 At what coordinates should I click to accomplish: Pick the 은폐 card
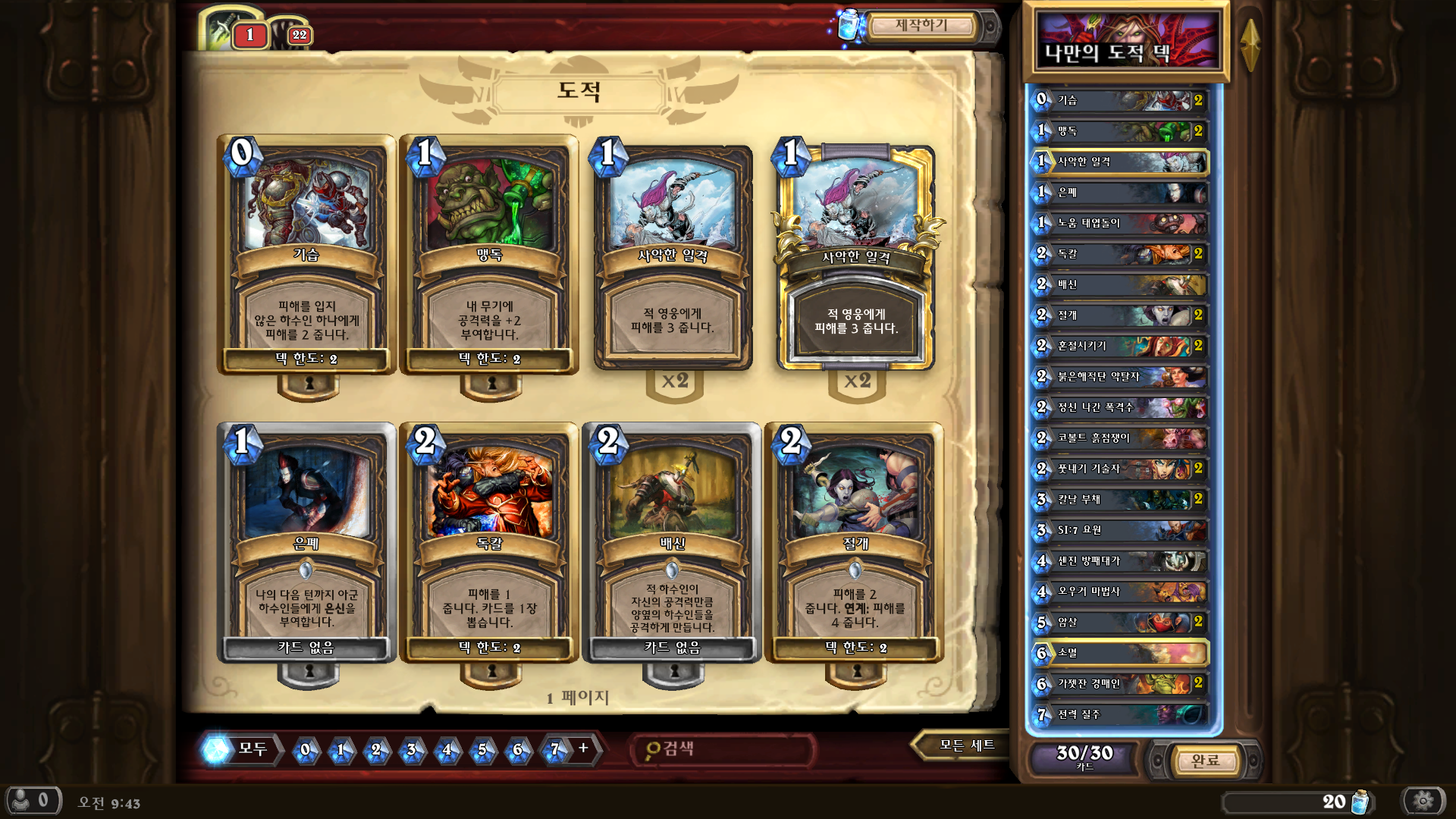pyautogui.click(x=306, y=542)
